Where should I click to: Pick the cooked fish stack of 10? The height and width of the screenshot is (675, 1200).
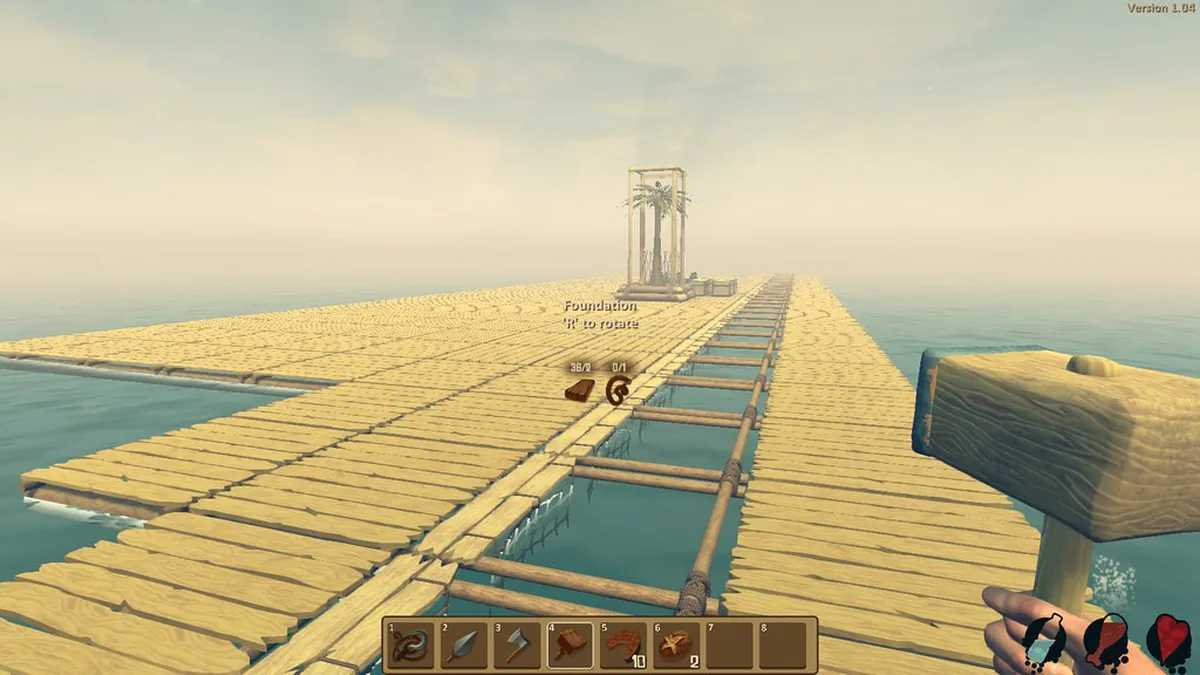[623, 645]
